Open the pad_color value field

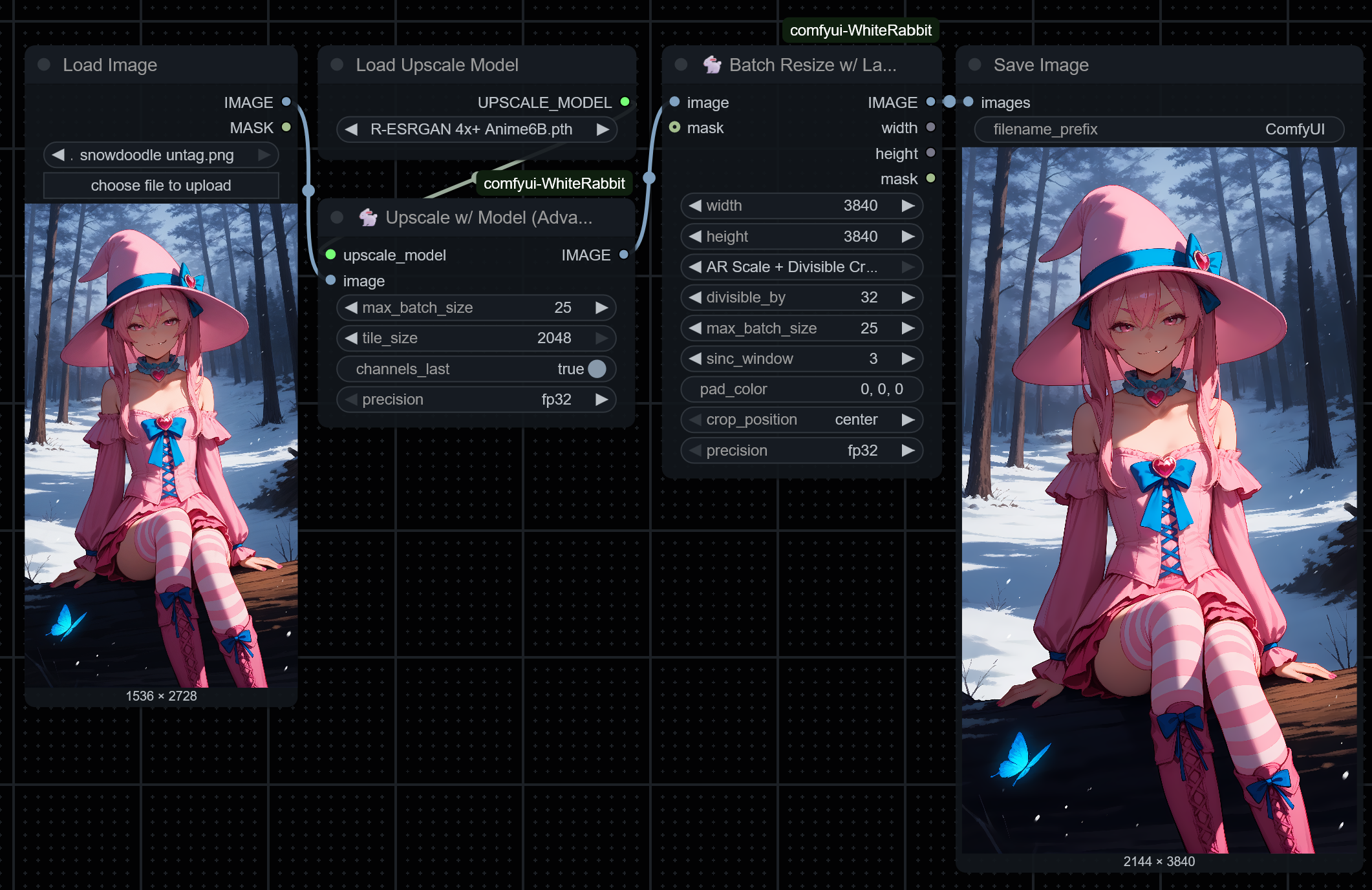tap(802, 389)
